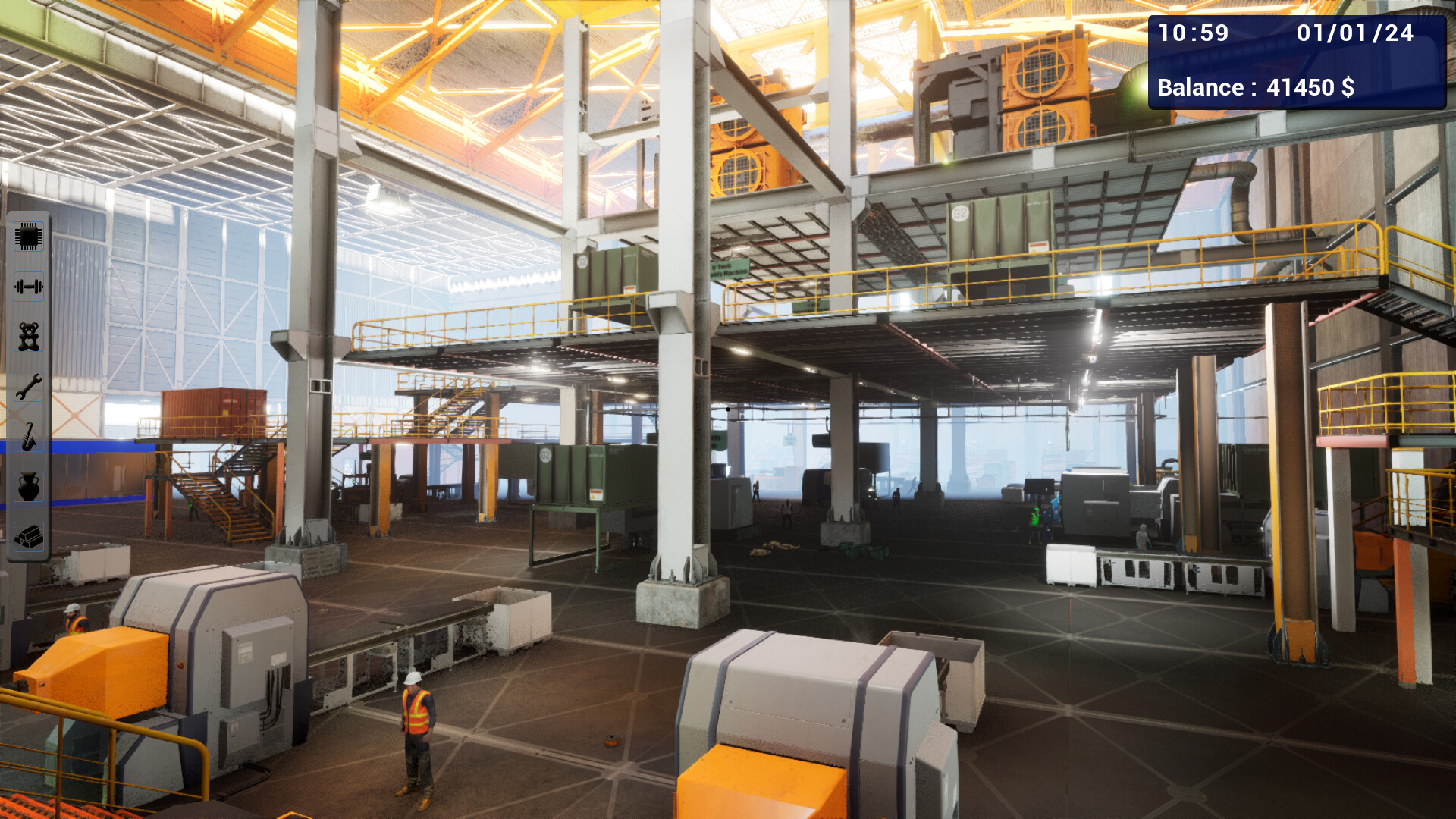Select the microchip production category
The height and width of the screenshot is (819, 1456).
click(29, 237)
